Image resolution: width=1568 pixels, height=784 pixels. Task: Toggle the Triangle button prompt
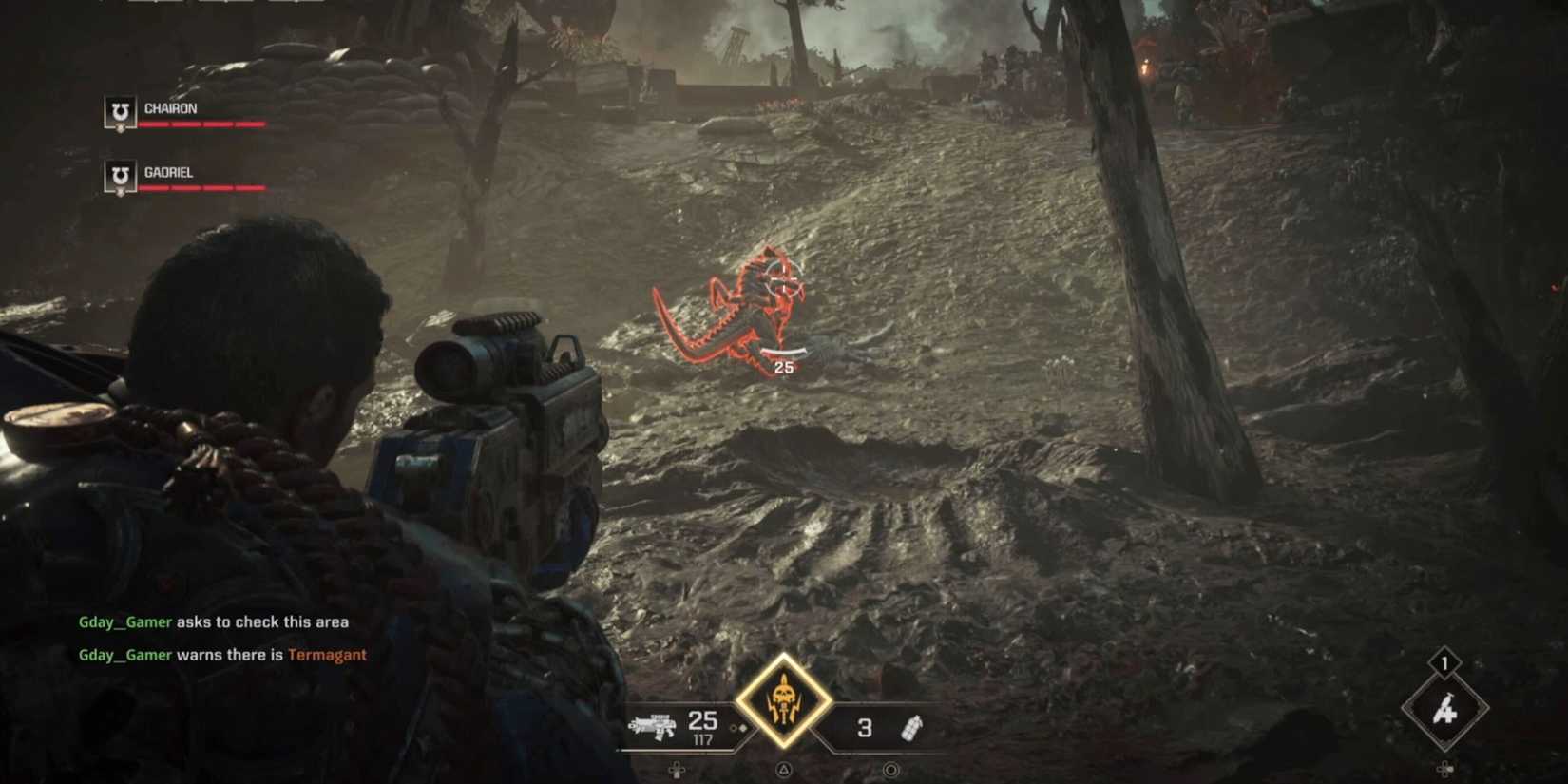click(783, 772)
